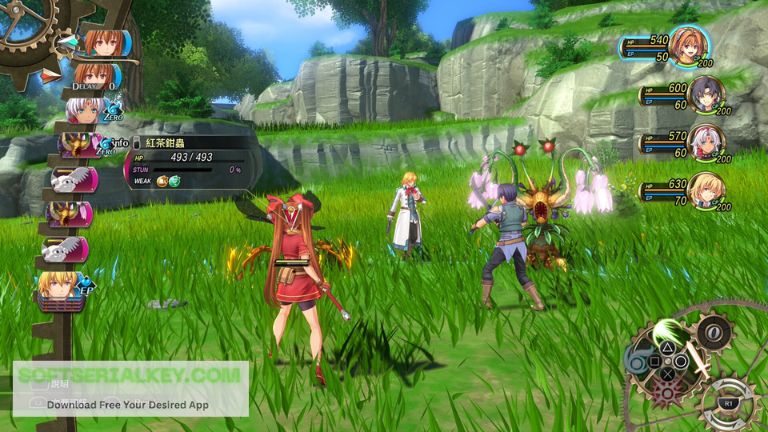Open the blue swirl arts command
Screen dimensions: 768x432
click(x=638, y=360)
